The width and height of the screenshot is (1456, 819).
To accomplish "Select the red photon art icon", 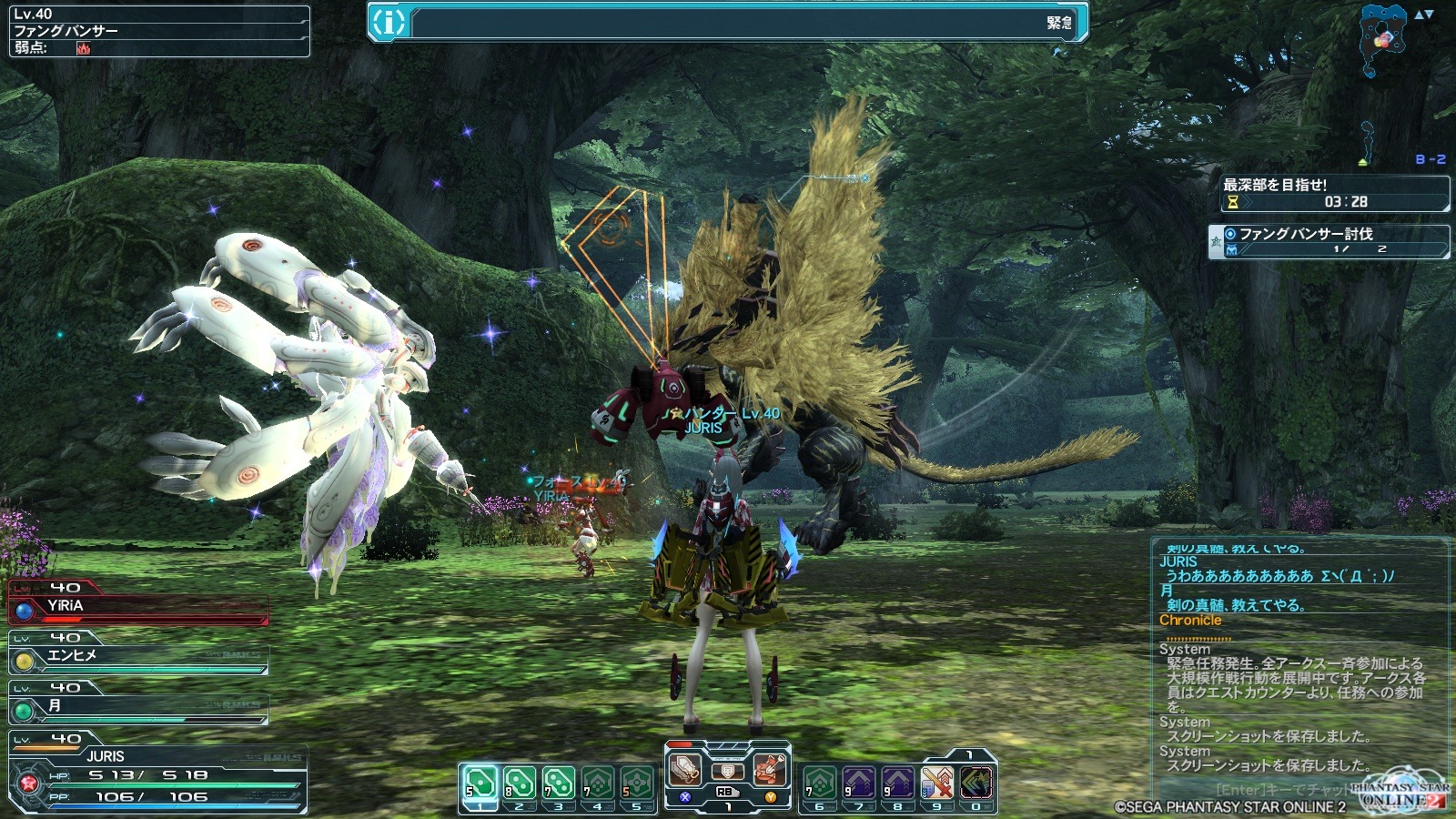I will [770, 770].
